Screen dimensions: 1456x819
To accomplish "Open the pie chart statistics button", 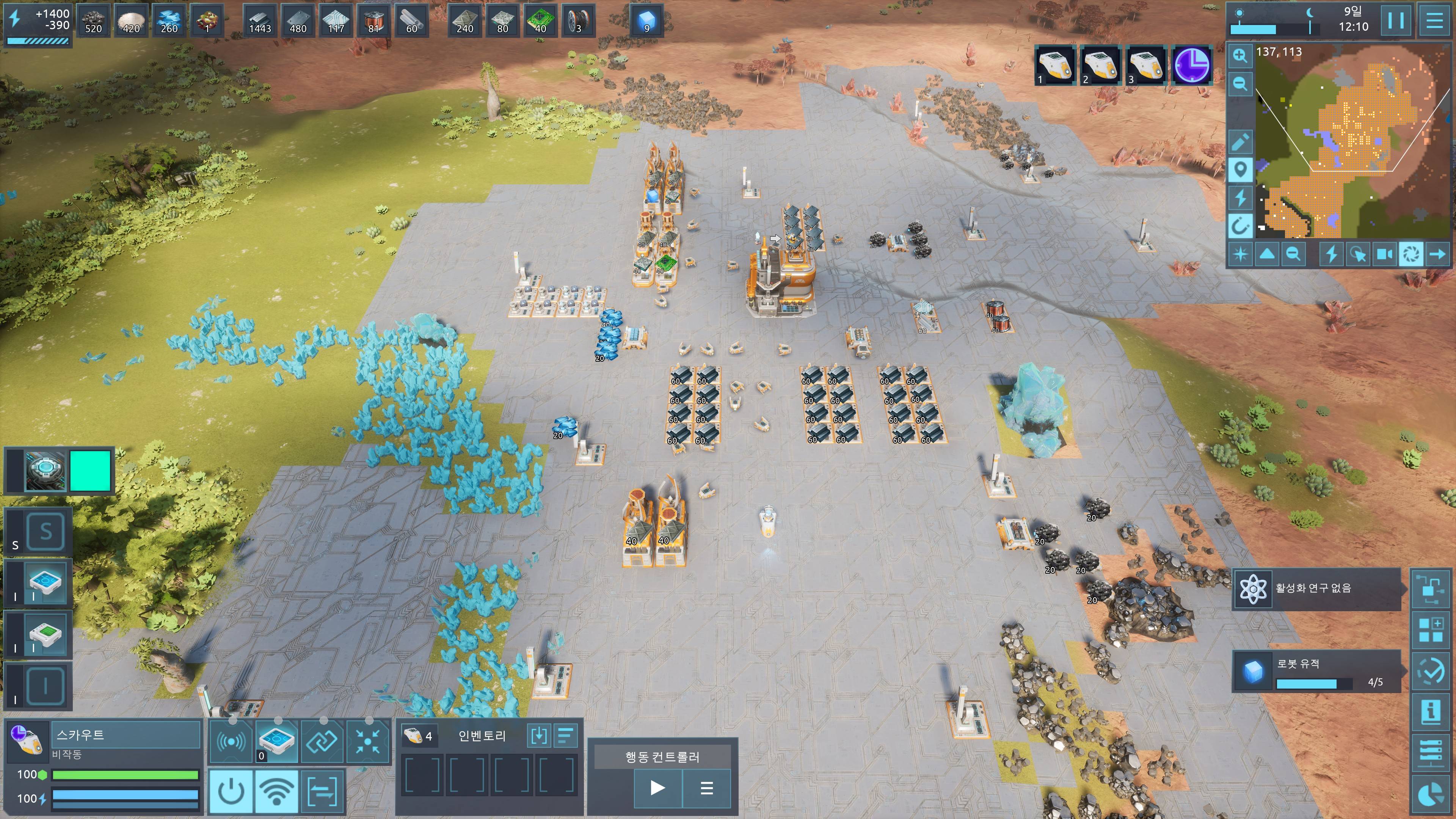I will 1431,795.
